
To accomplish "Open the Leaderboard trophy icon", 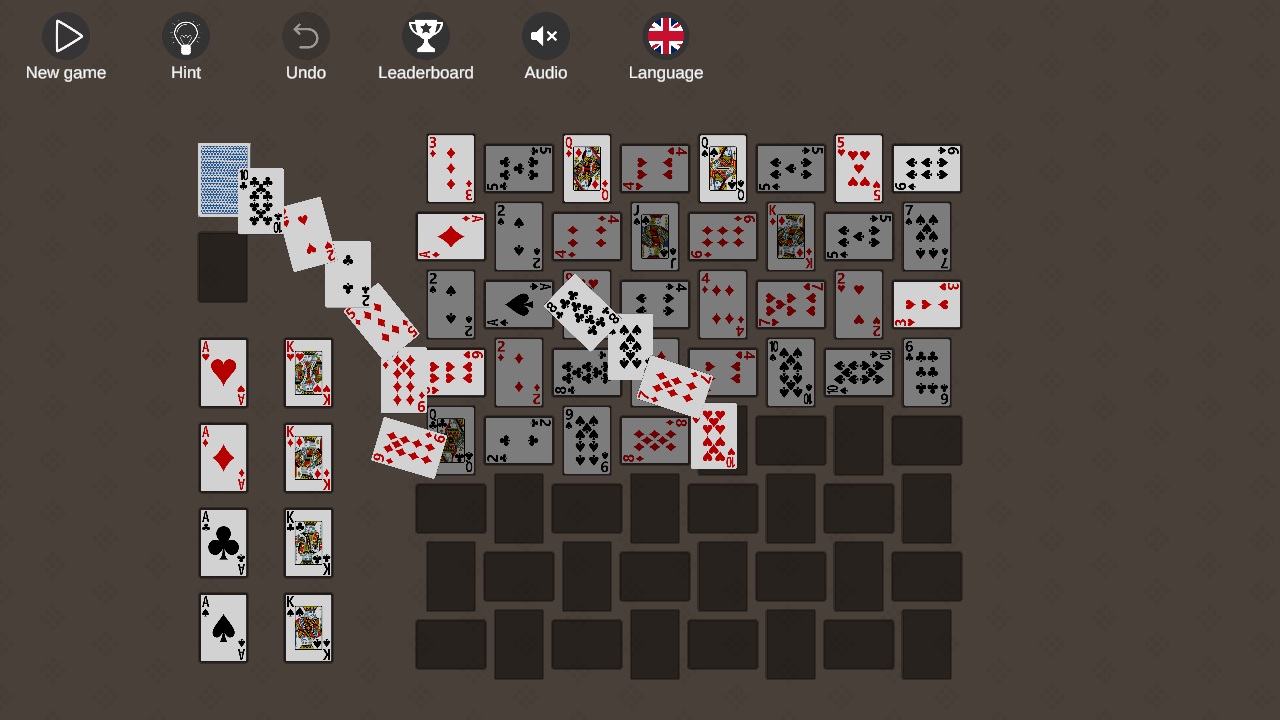I will pos(426,37).
